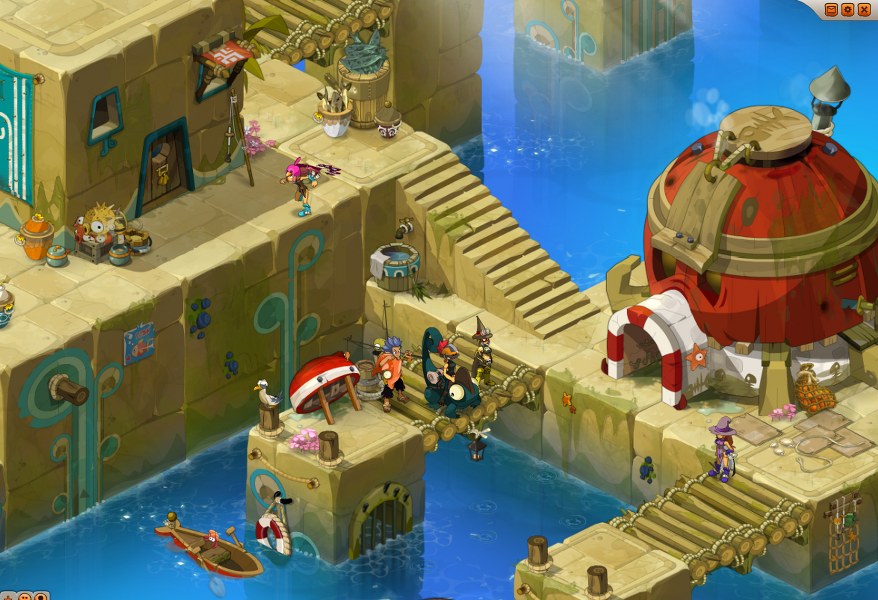The image size is (878, 600).
Task: Open the gear options menu
Action: coord(847,9)
